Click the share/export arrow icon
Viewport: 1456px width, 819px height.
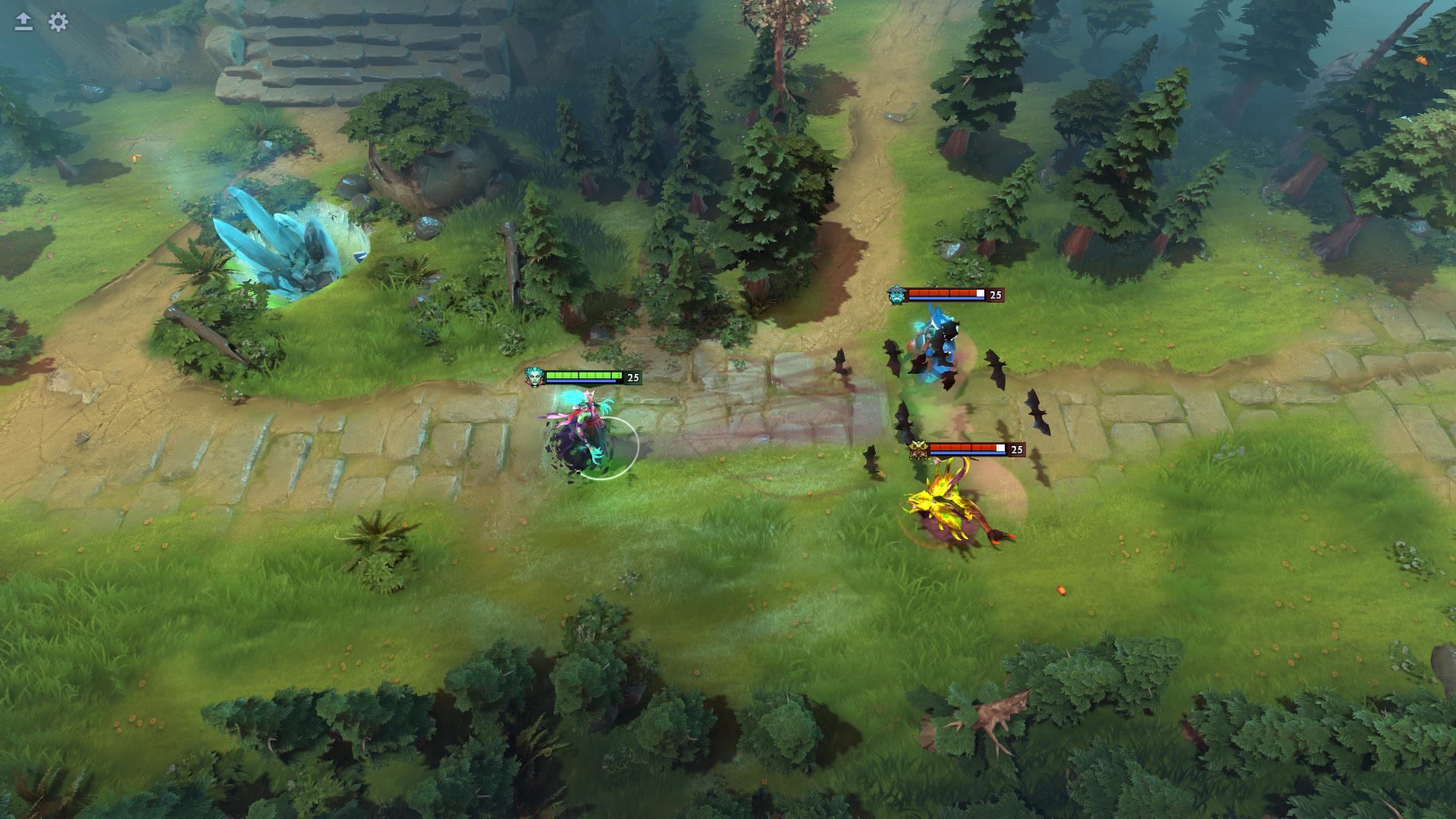pyautogui.click(x=23, y=21)
